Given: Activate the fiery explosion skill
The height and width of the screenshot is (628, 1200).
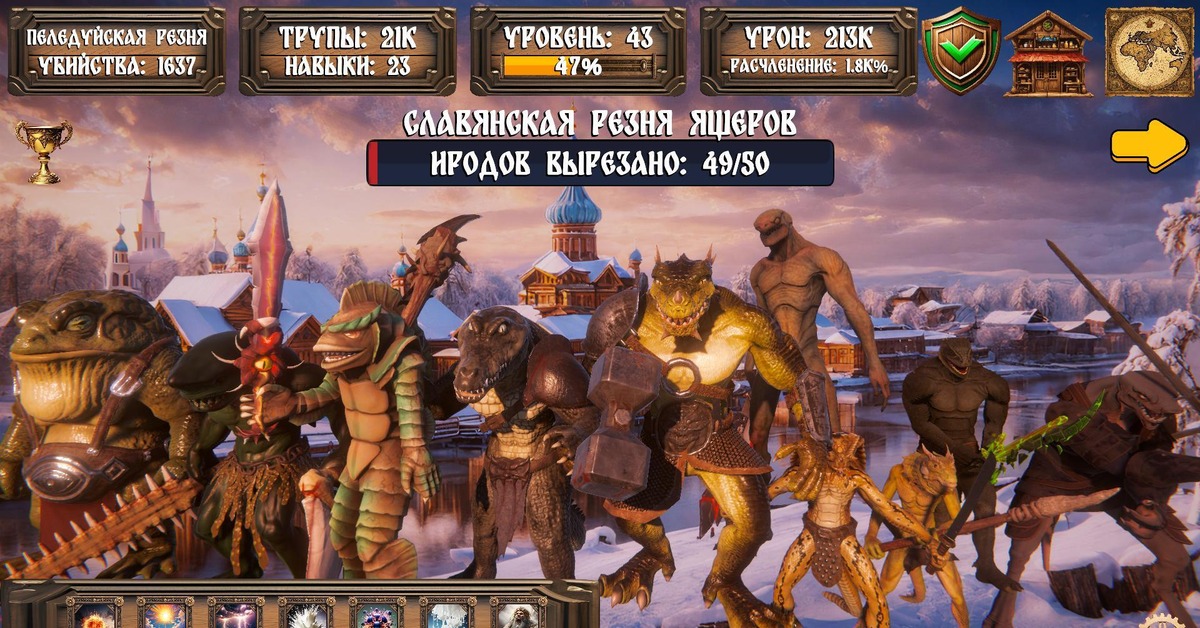Looking at the screenshot, I should [x=95, y=613].
